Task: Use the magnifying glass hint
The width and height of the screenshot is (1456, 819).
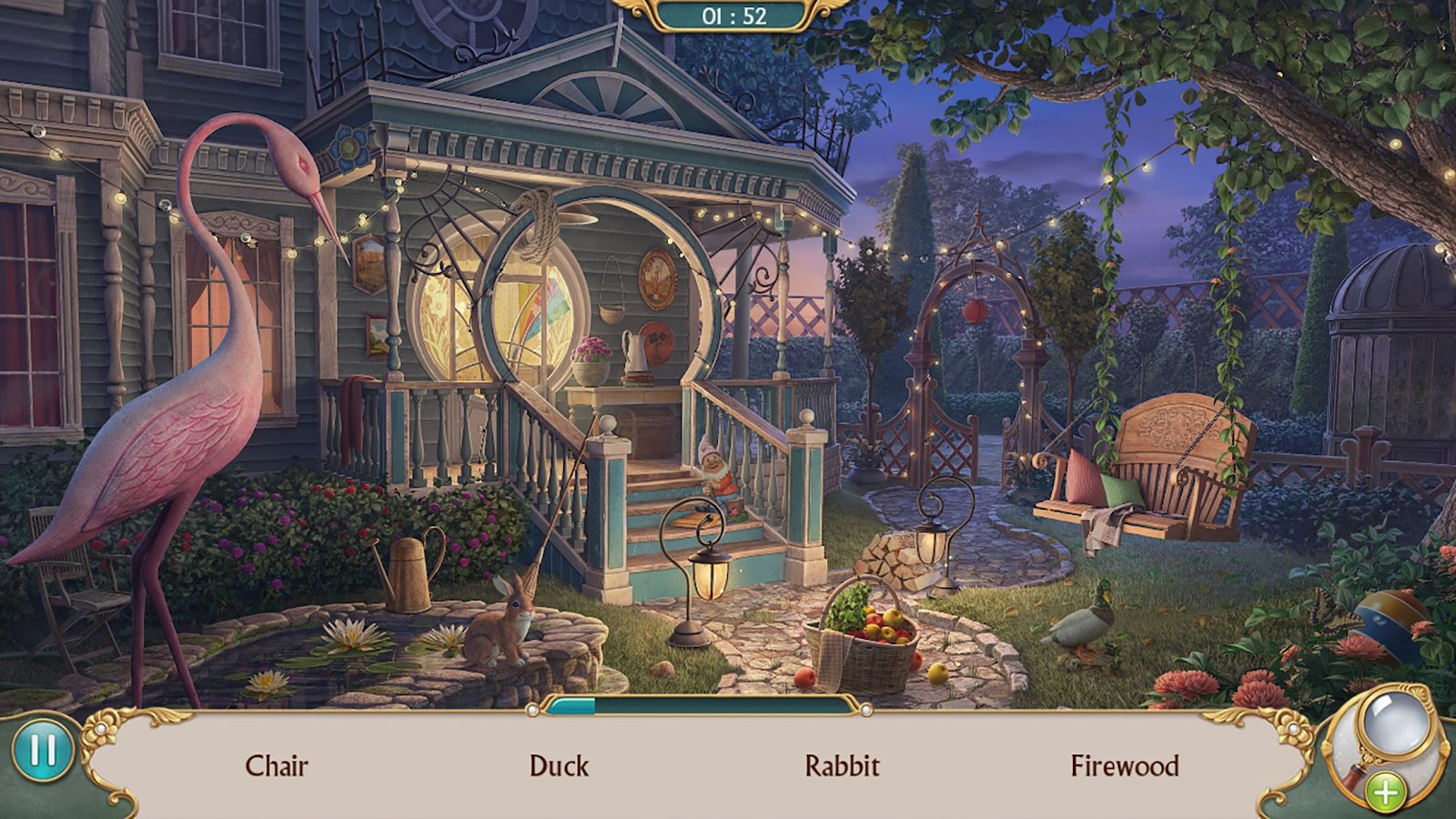Action: [x=1390, y=727]
